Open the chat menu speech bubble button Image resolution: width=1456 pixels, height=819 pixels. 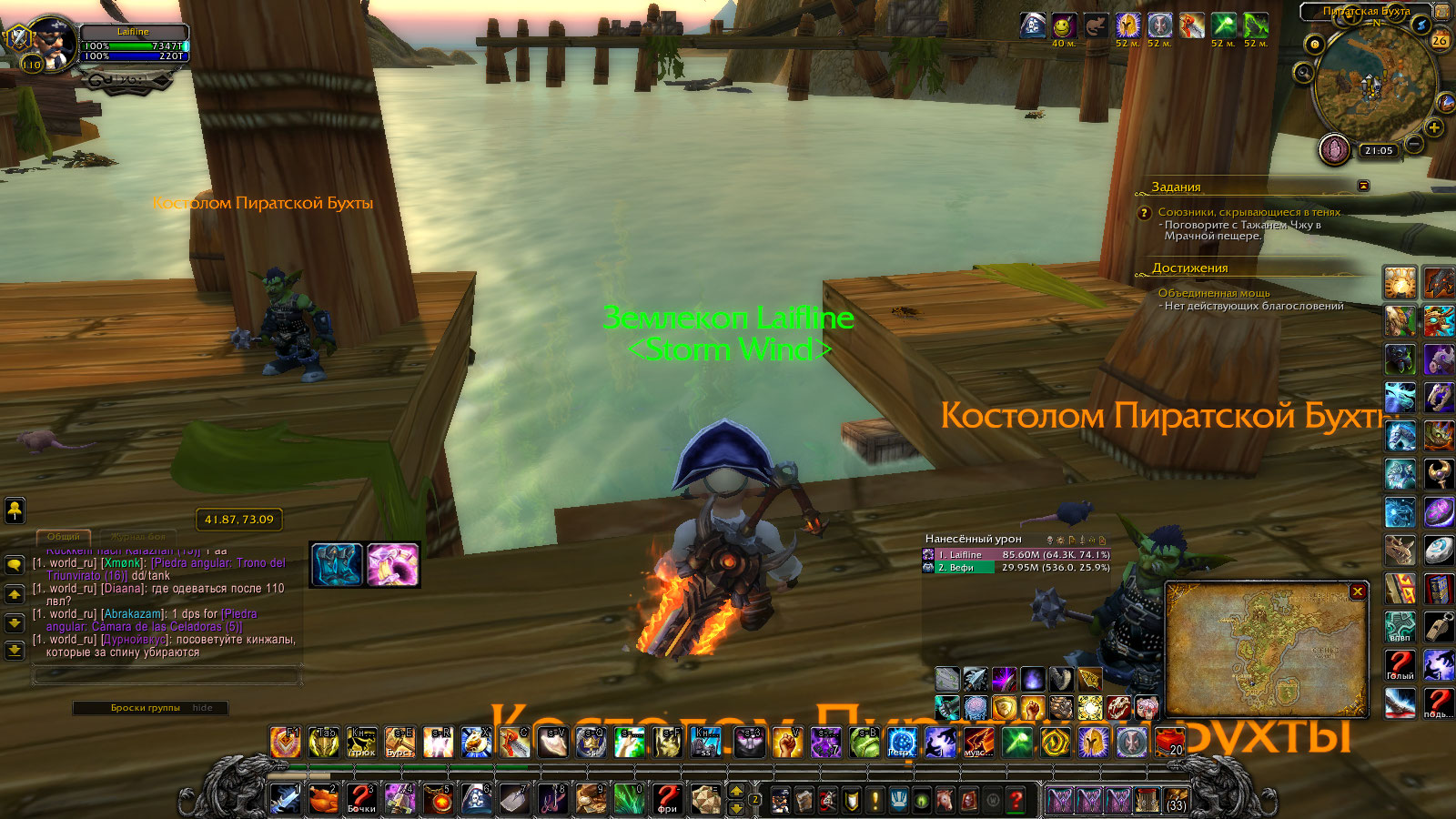click(x=15, y=564)
